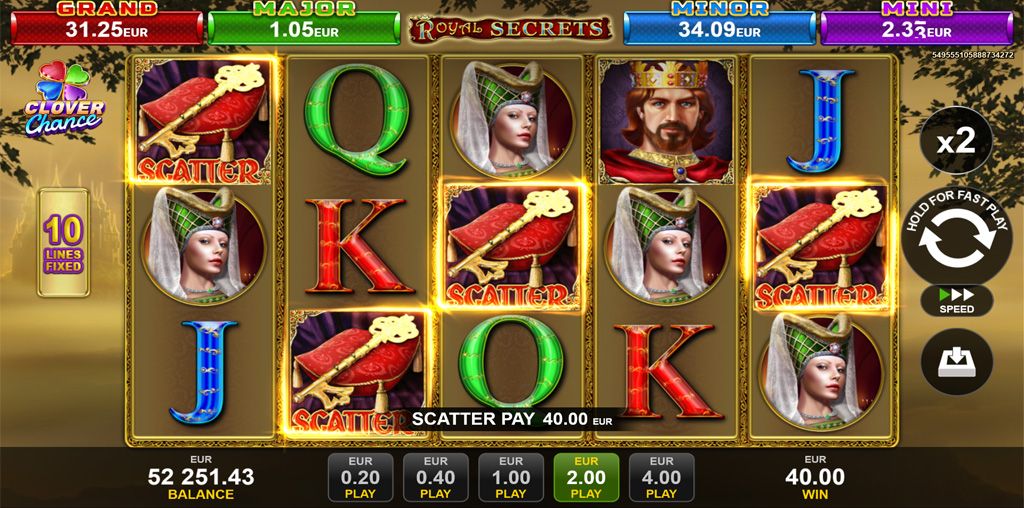This screenshot has height=508, width=1024.
Task: Activate the x2 gamble button
Action: tap(956, 142)
